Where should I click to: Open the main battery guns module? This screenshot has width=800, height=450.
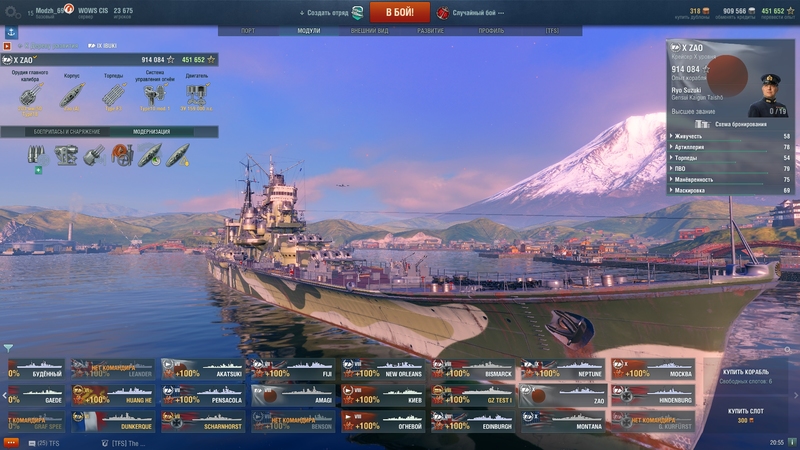pos(30,93)
